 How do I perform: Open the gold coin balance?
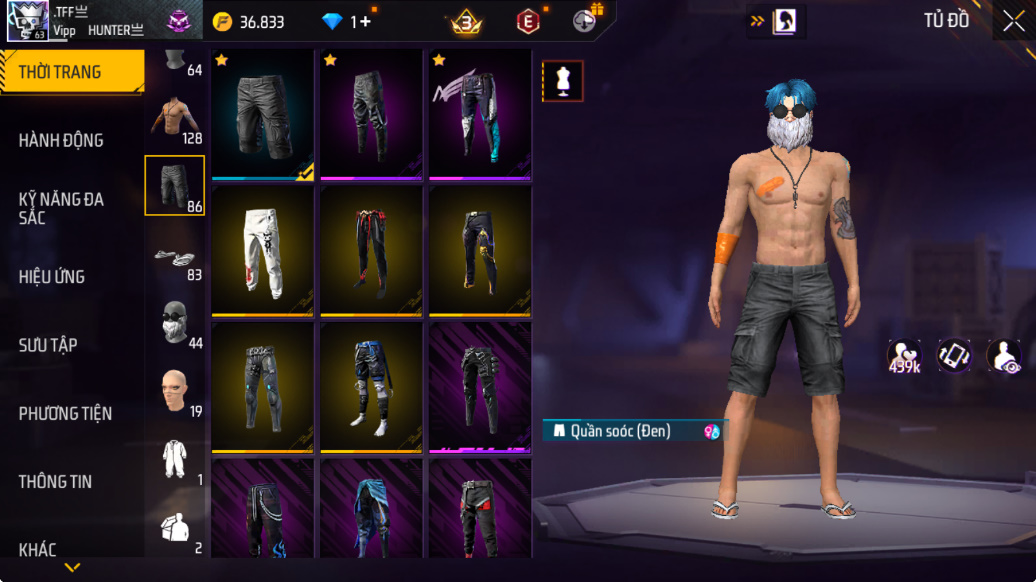coord(250,22)
